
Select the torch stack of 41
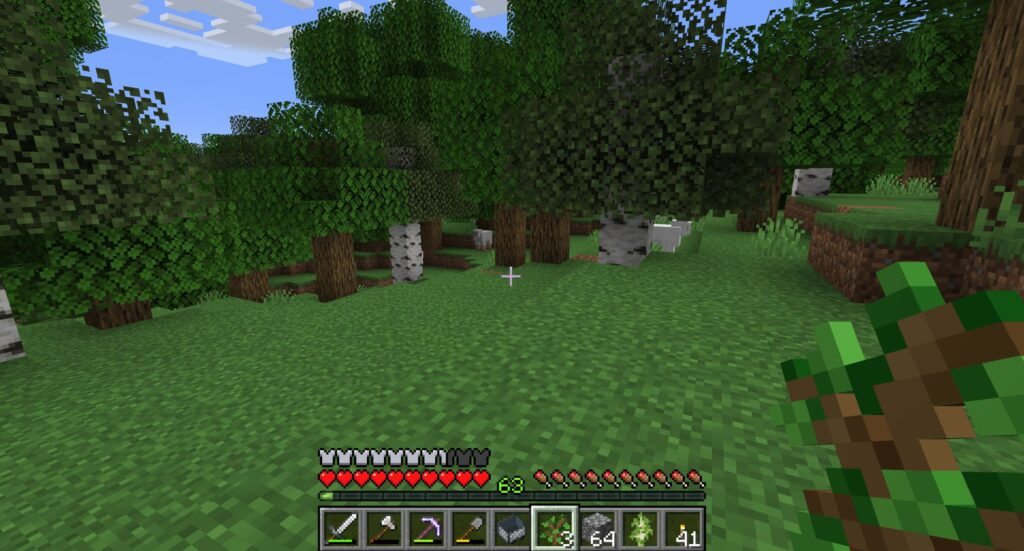pos(683,527)
